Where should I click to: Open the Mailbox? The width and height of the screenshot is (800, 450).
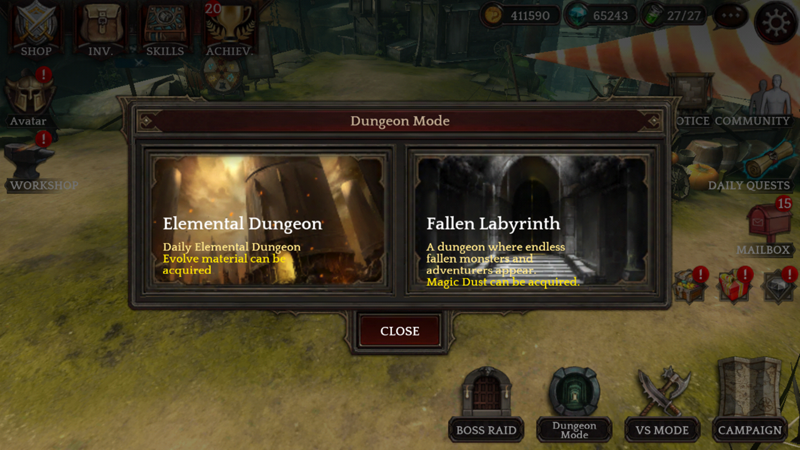click(764, 230)
